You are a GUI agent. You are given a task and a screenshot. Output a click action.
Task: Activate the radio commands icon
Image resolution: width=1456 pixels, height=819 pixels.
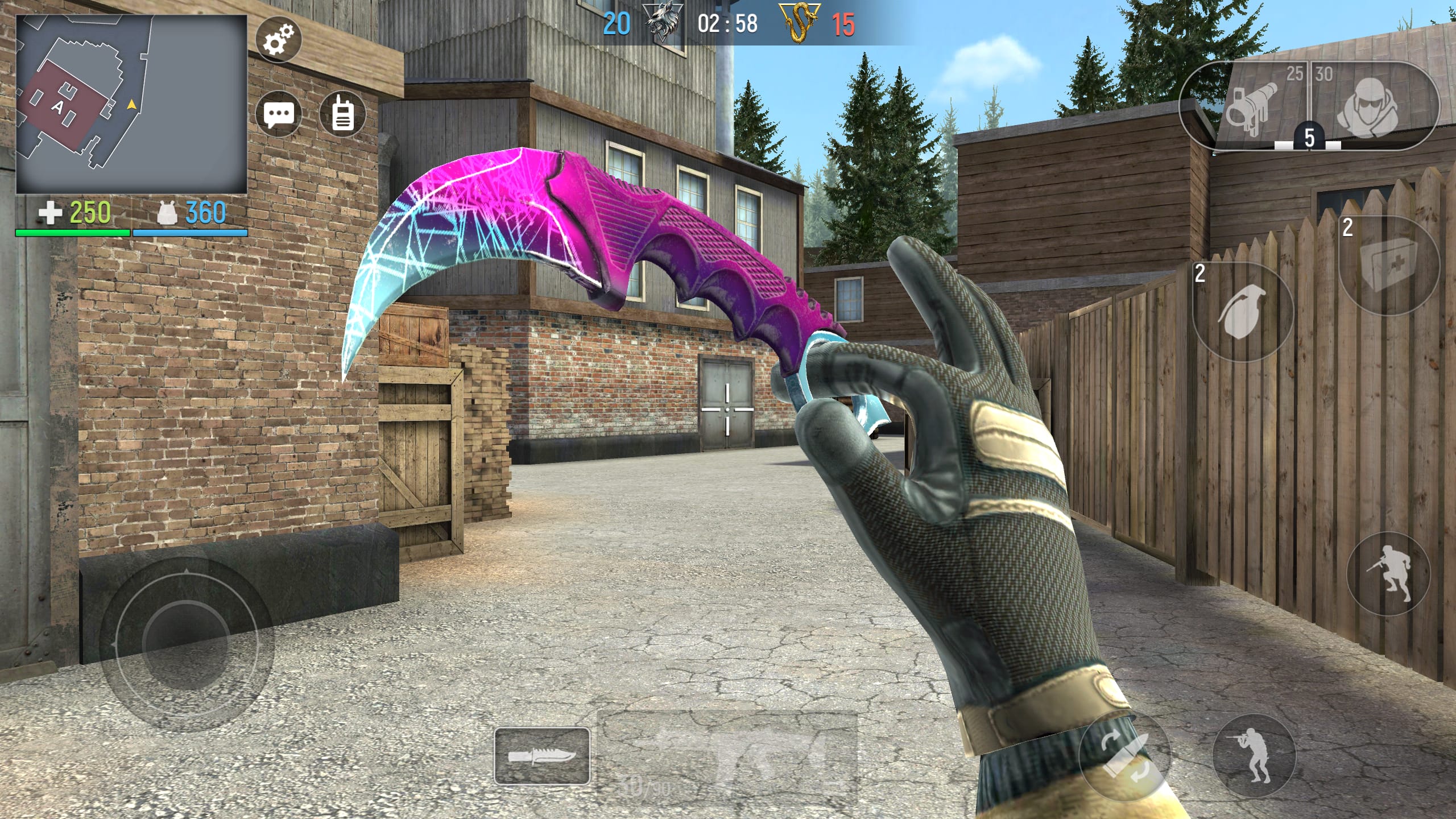(x=342, y=113)
